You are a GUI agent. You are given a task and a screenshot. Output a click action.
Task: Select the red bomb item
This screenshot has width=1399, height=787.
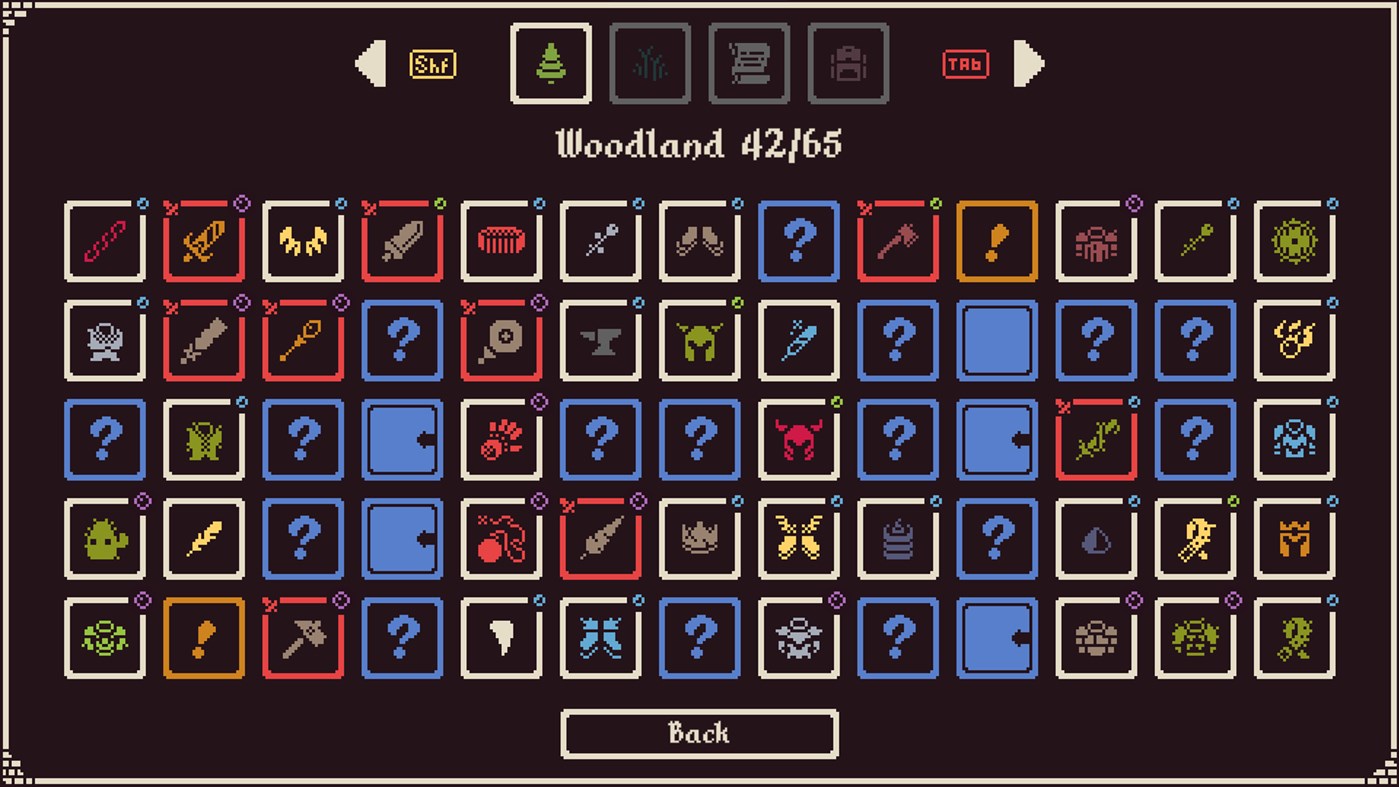(501, 539)
